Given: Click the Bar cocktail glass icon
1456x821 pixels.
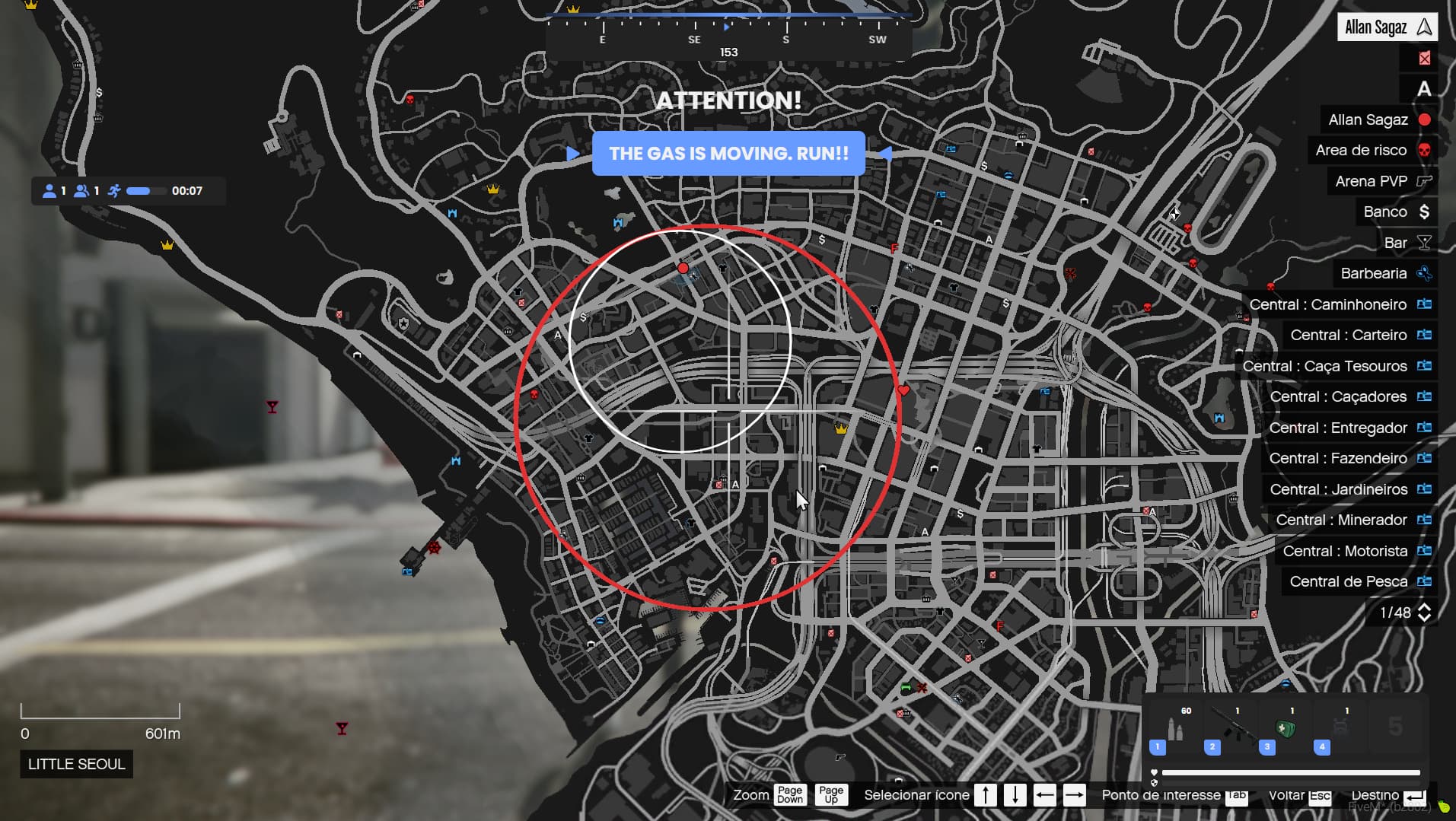Looking at the screenshot, I should click(1424, 242).
